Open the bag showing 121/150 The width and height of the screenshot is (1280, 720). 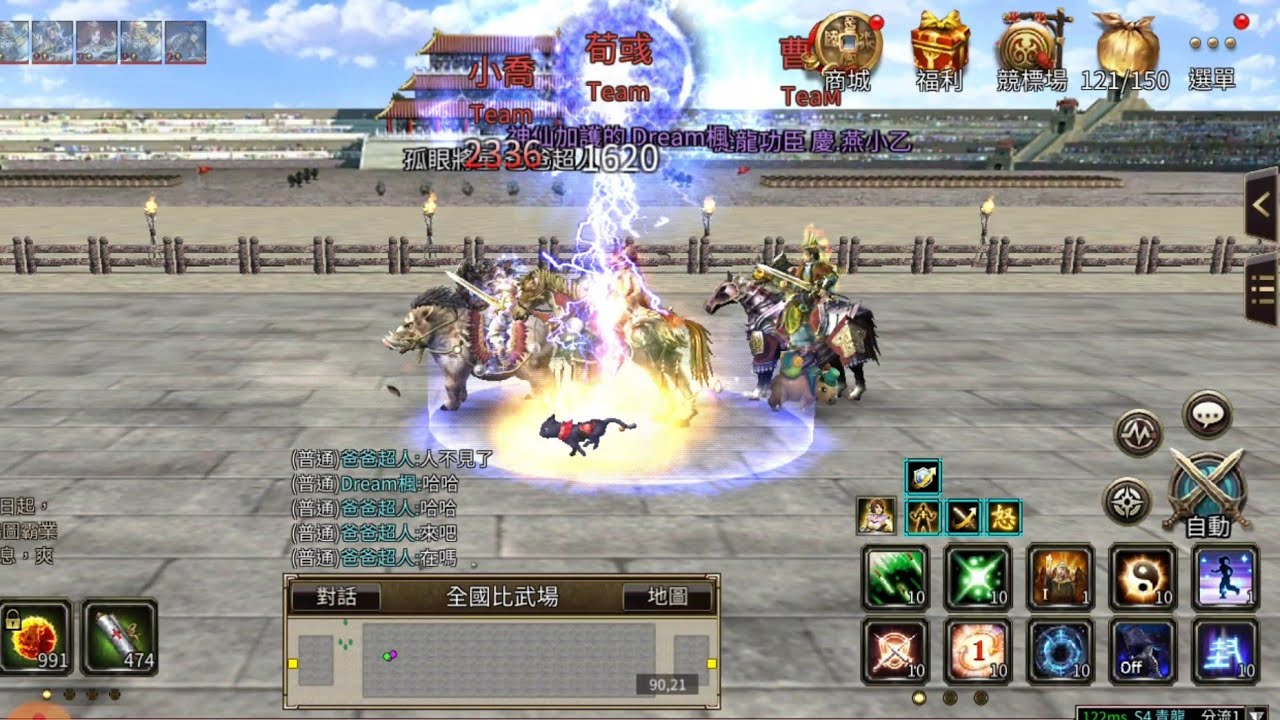coord(1127,48)
